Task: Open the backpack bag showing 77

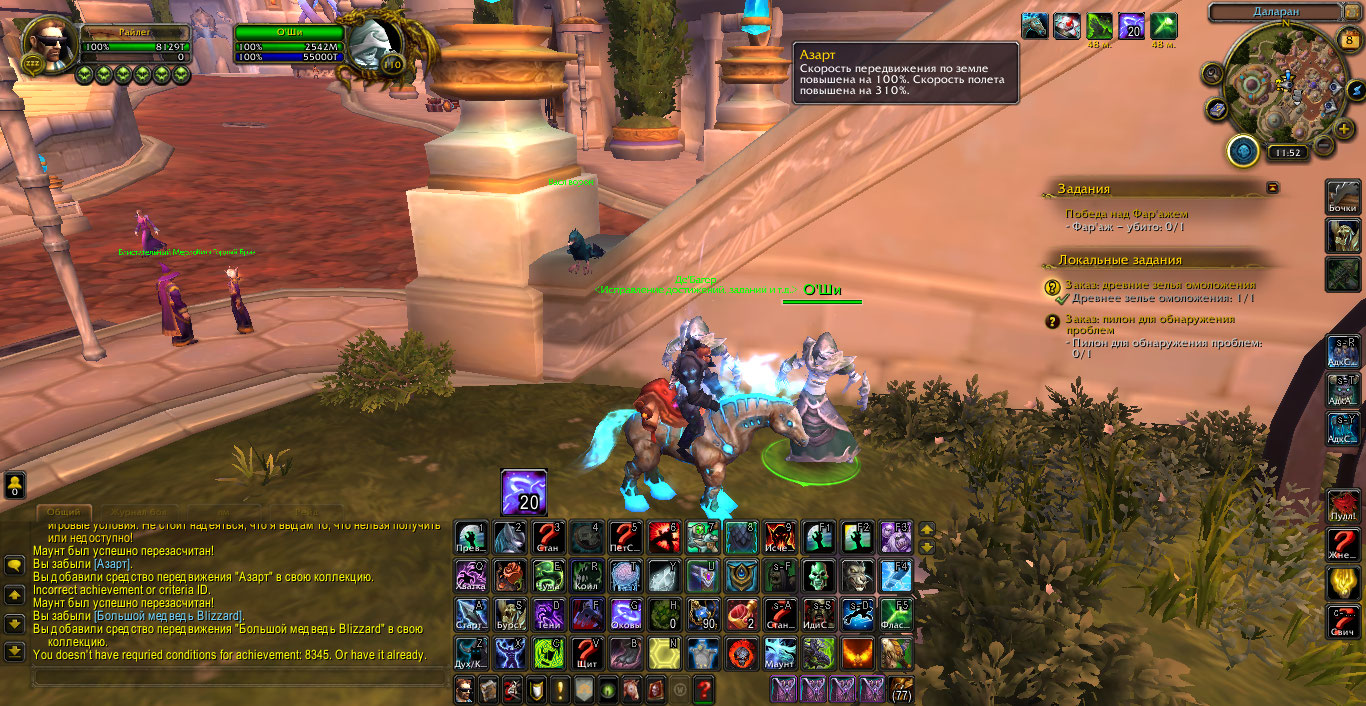Action: [x=901, y=689]
